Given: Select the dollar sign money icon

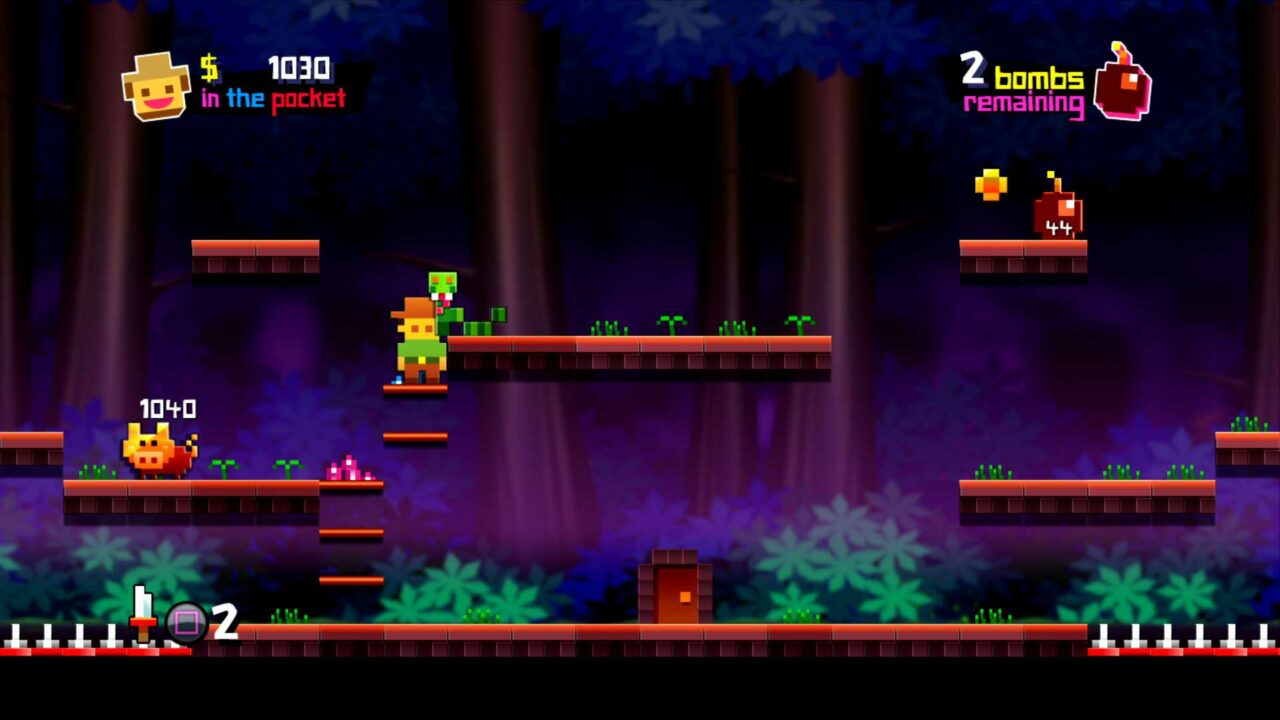Looking at the screenshot, I should tap(209, 70).
